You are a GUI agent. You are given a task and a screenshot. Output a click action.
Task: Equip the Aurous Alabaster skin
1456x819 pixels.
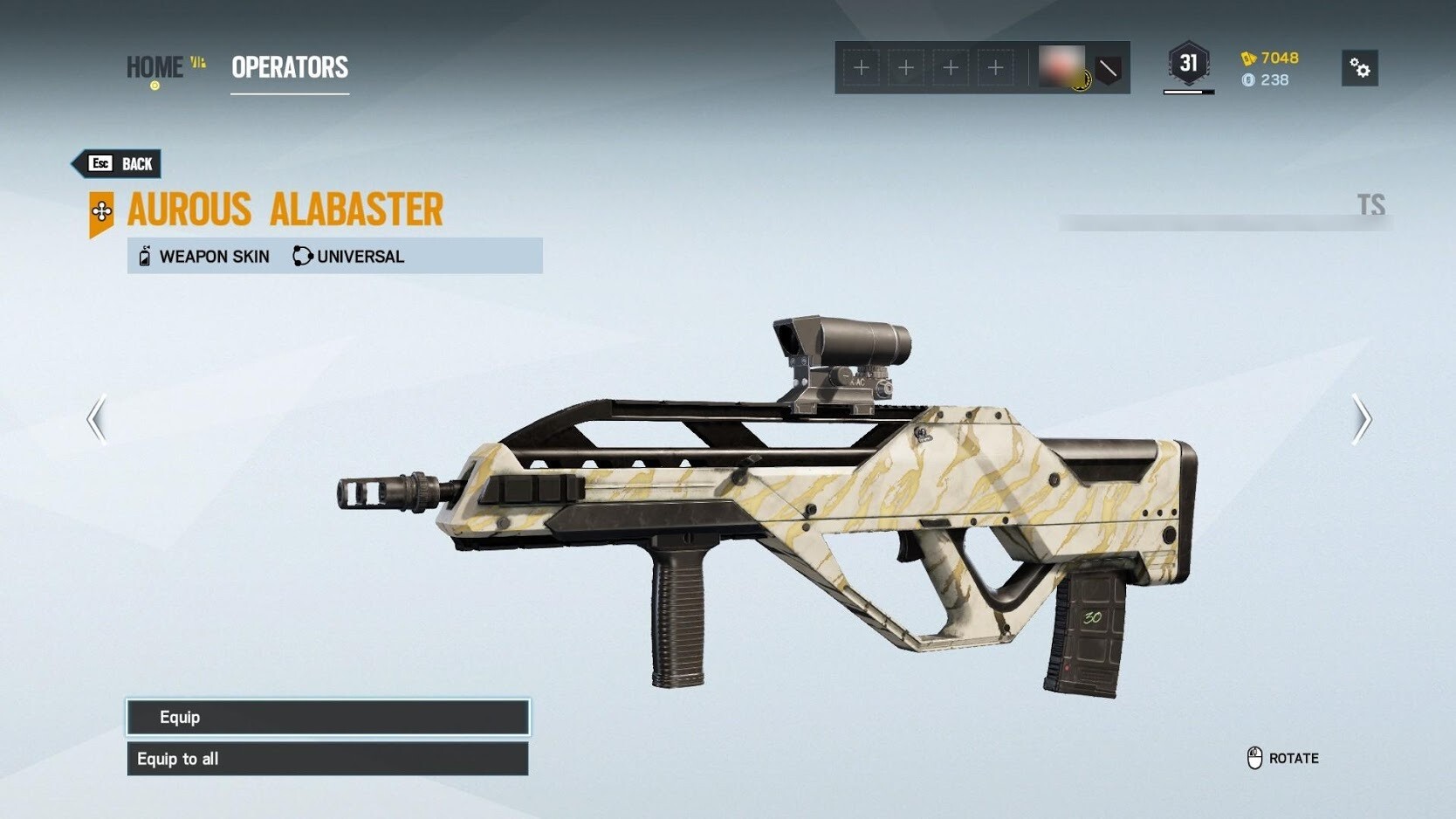click(x=327, y=717)
